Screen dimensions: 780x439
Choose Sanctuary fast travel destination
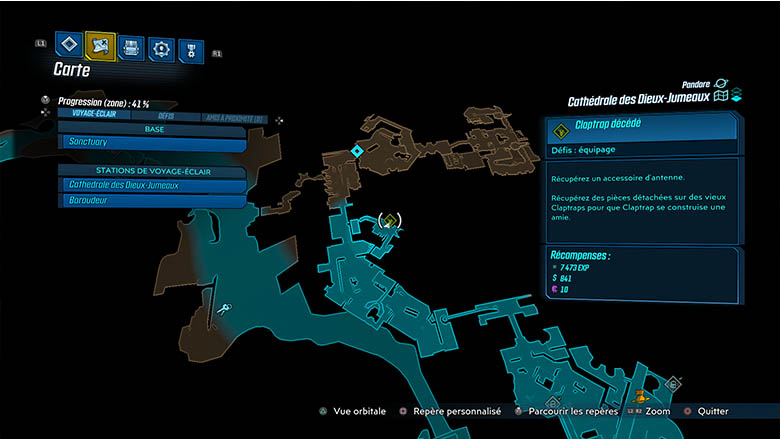point(152,144)
